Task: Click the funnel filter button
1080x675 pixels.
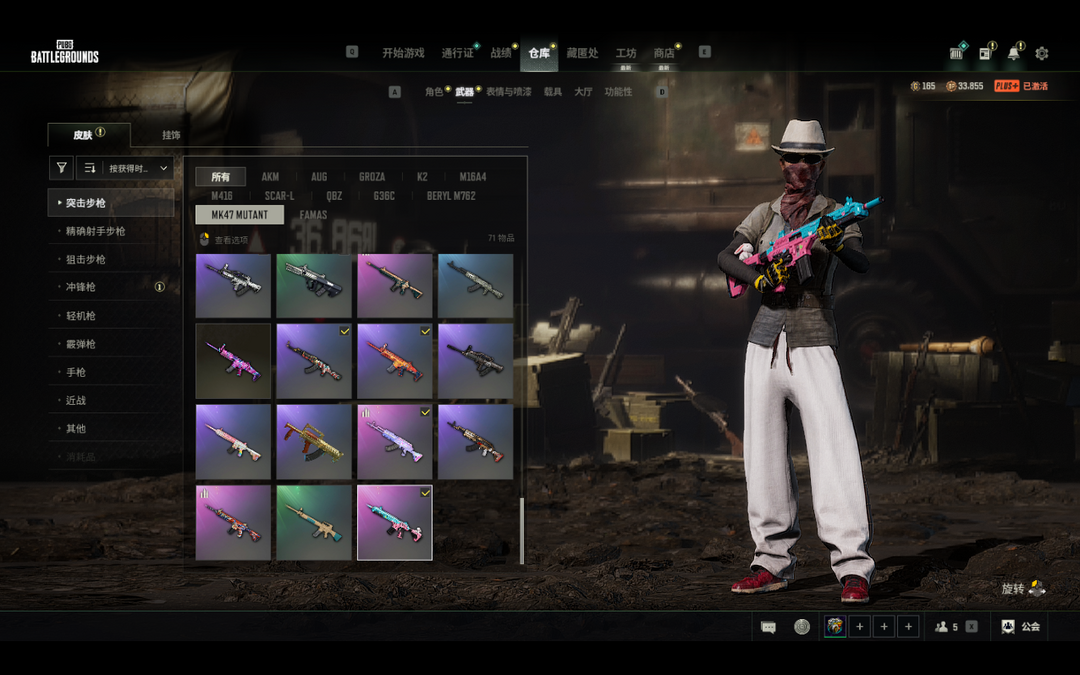Action: tap(62, 168)
